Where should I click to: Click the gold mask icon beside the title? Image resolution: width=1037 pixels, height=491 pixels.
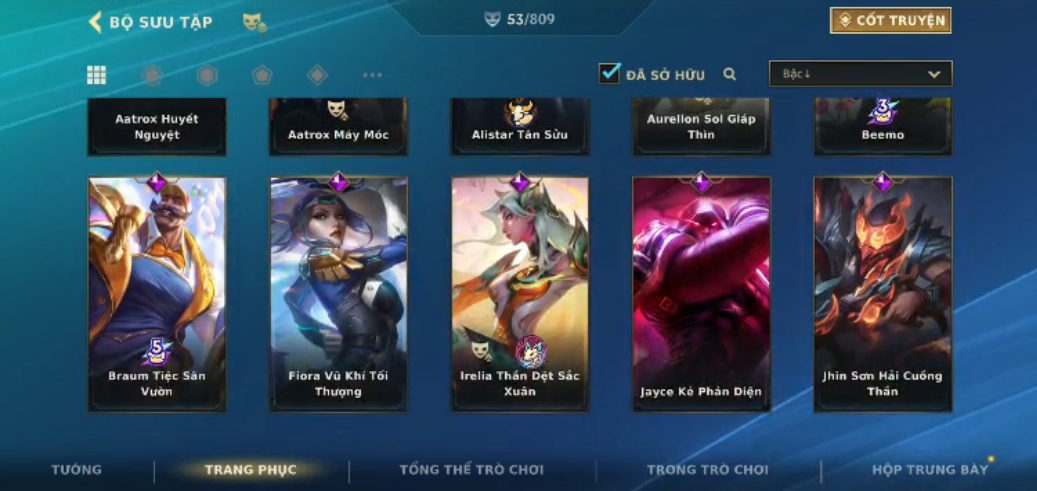click(x=254, y=22)
